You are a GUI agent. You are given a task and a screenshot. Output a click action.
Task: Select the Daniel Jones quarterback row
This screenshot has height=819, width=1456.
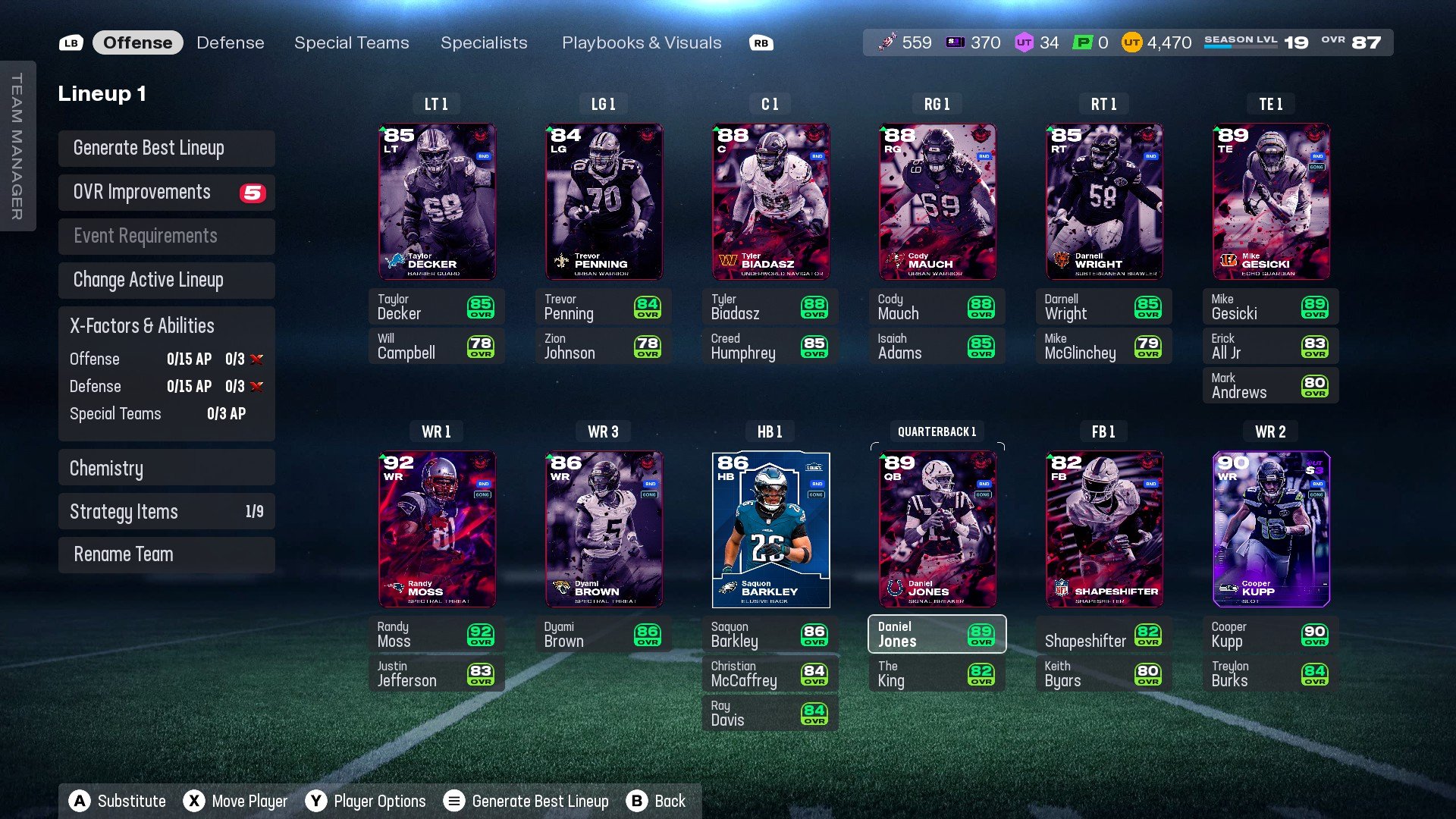[937, 634]
